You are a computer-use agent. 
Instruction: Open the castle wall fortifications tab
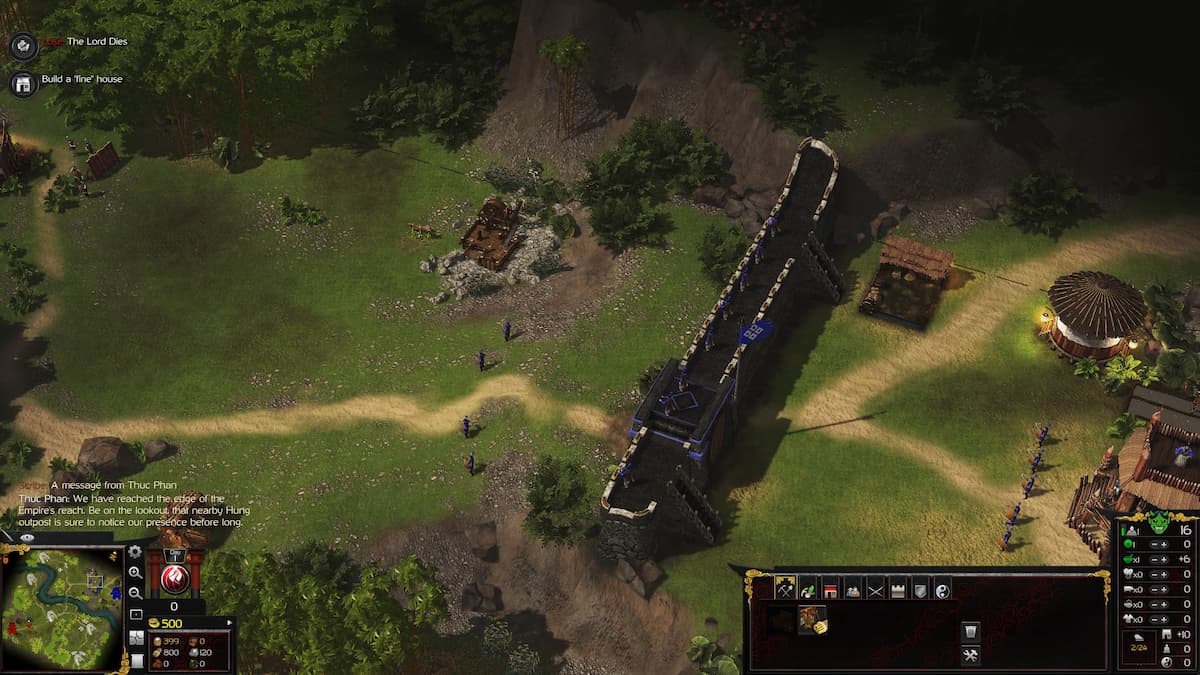pyautogui.click(x=898, y=588)
